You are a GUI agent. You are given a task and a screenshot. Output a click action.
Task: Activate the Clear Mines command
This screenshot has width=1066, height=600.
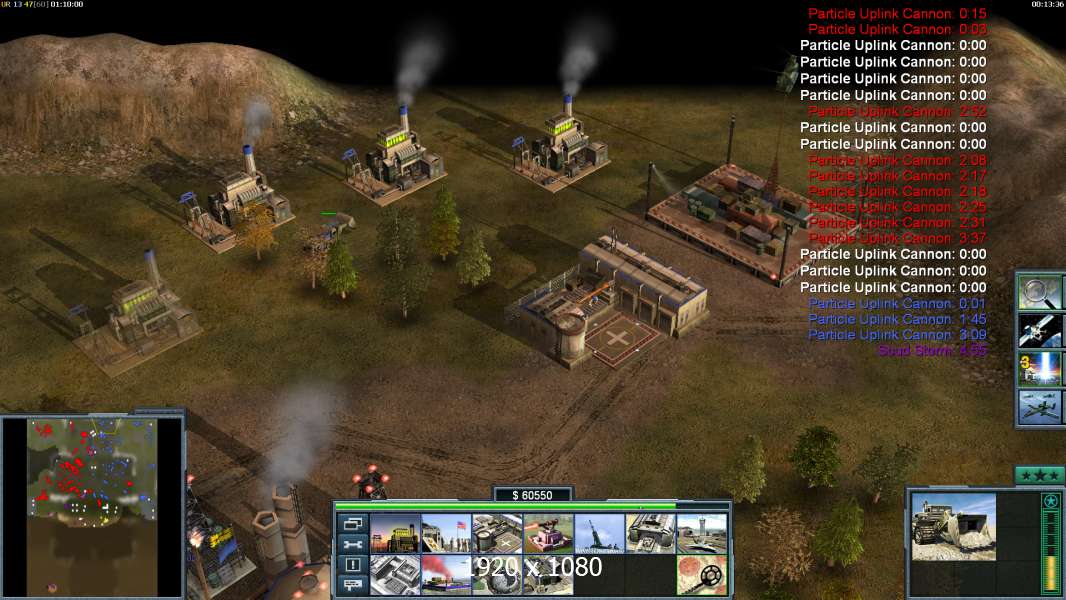click(x=701, y=575)
